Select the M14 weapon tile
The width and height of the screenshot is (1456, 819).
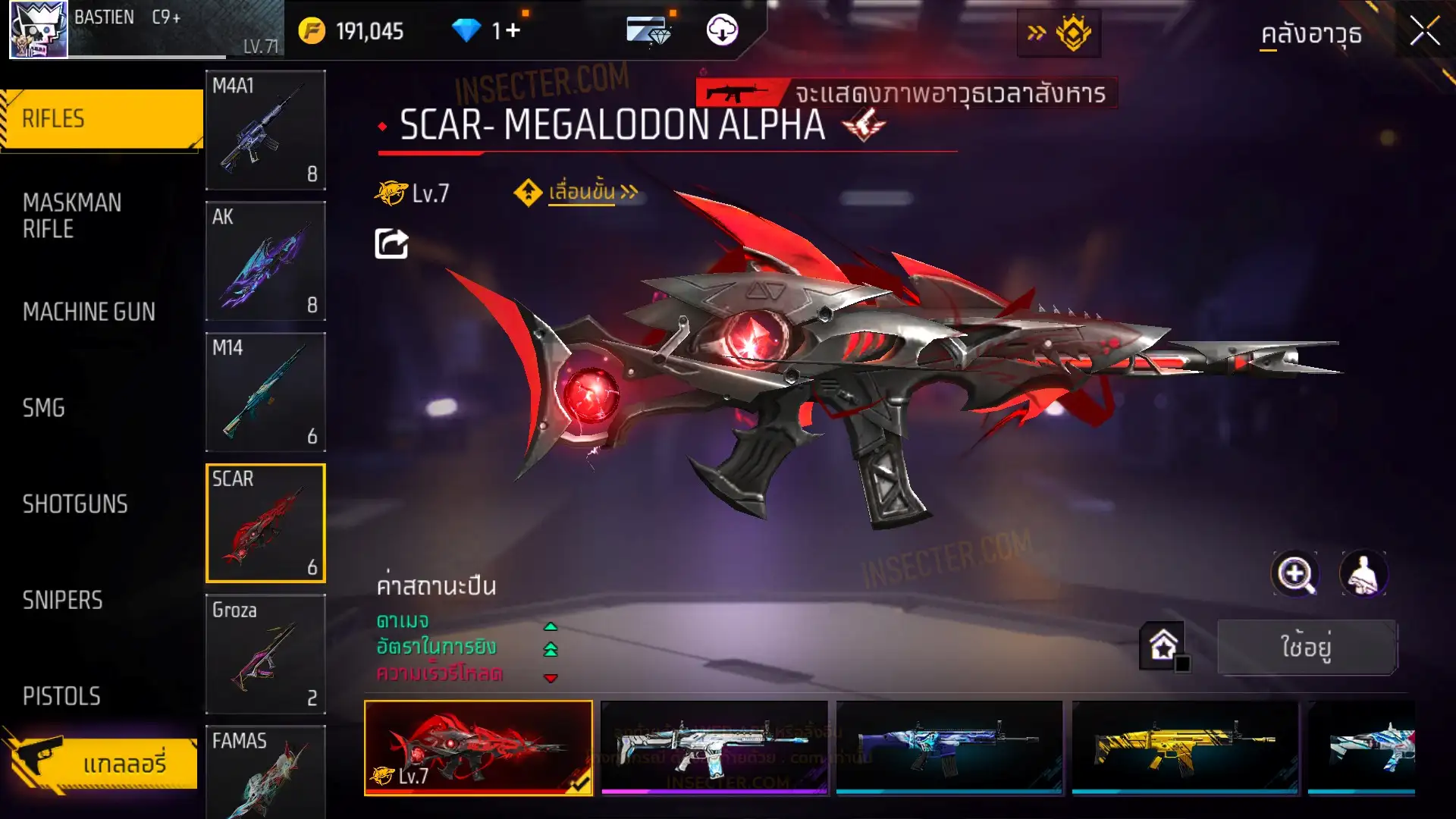[x=265, y=392]
